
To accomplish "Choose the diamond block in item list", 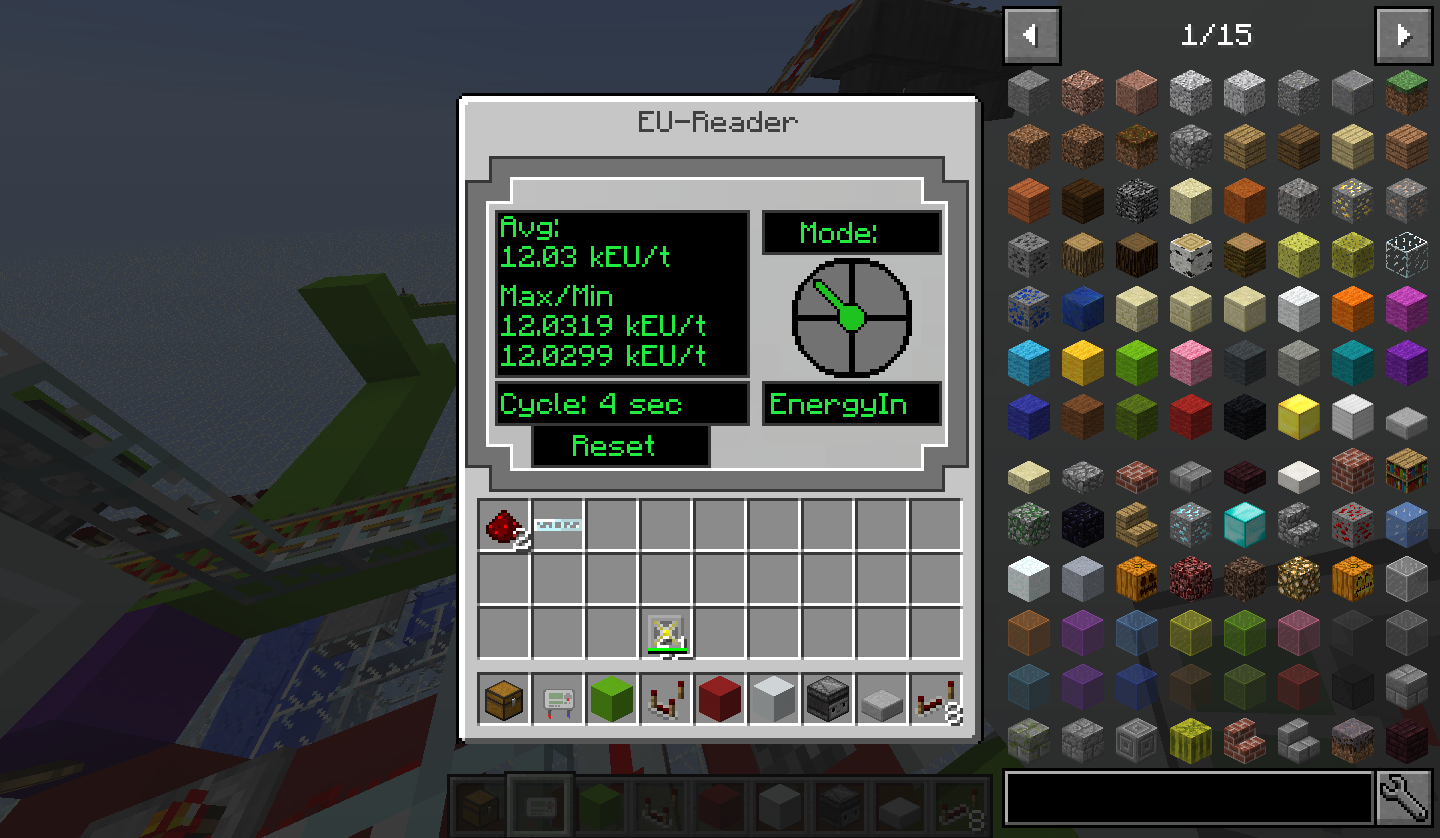I will click(1244, 523).
